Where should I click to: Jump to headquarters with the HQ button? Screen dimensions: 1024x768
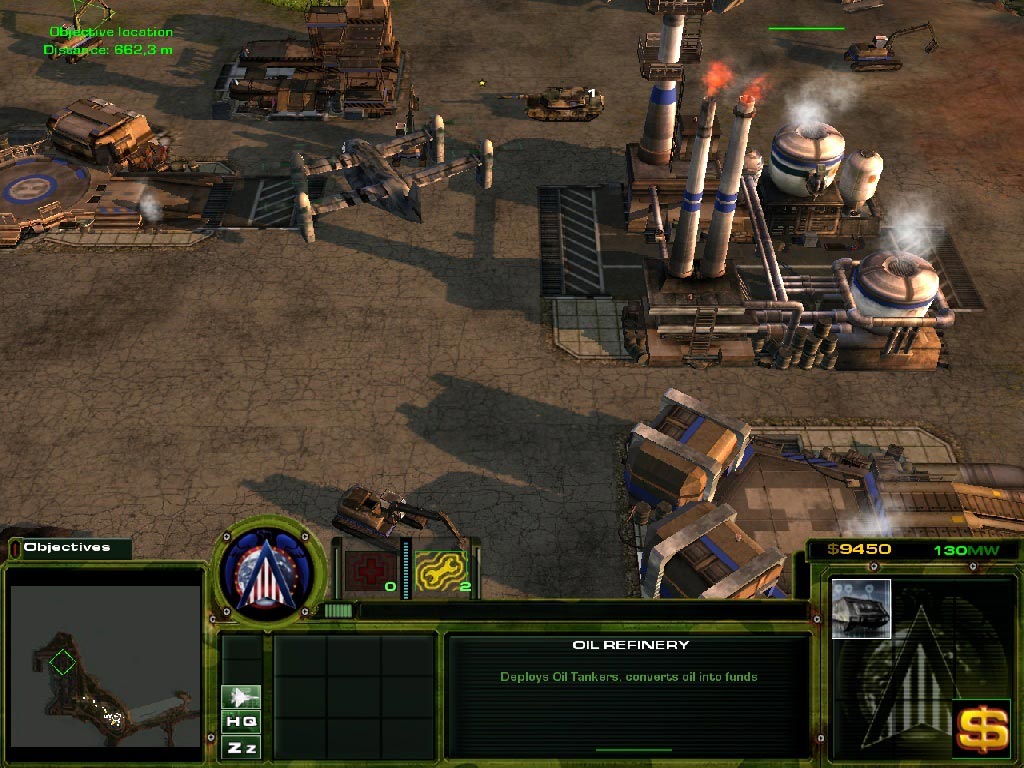coord(241,722)
